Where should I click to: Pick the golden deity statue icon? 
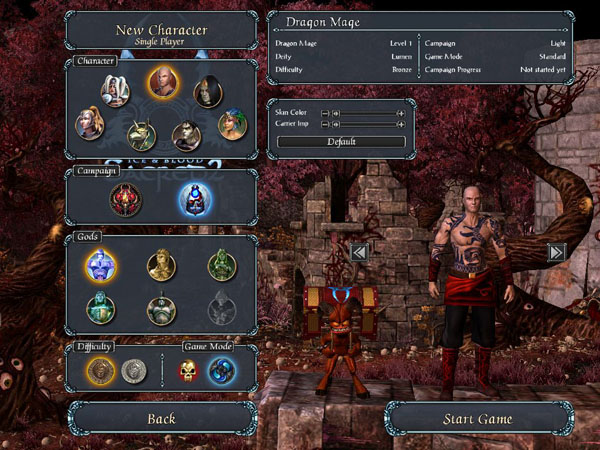click(161, 265)
